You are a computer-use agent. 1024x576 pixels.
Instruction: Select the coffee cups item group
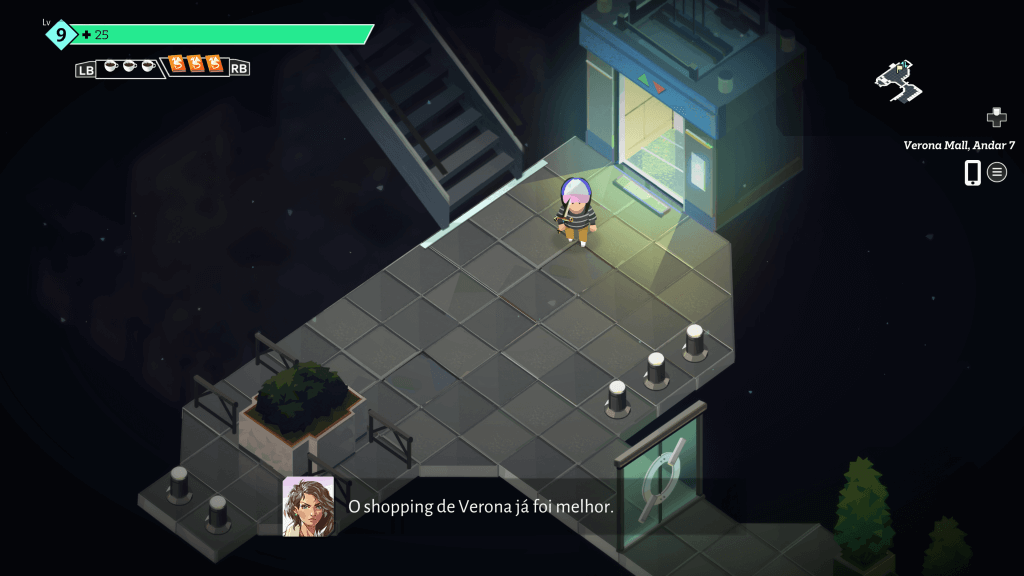click(130, 67)
